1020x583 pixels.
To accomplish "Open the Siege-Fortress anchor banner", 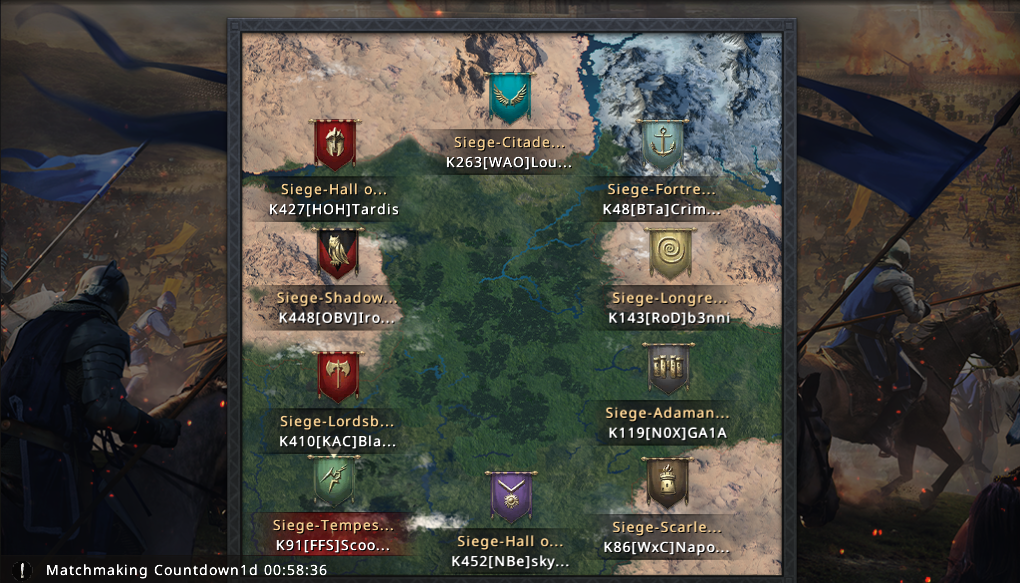I will coord(662,146).
